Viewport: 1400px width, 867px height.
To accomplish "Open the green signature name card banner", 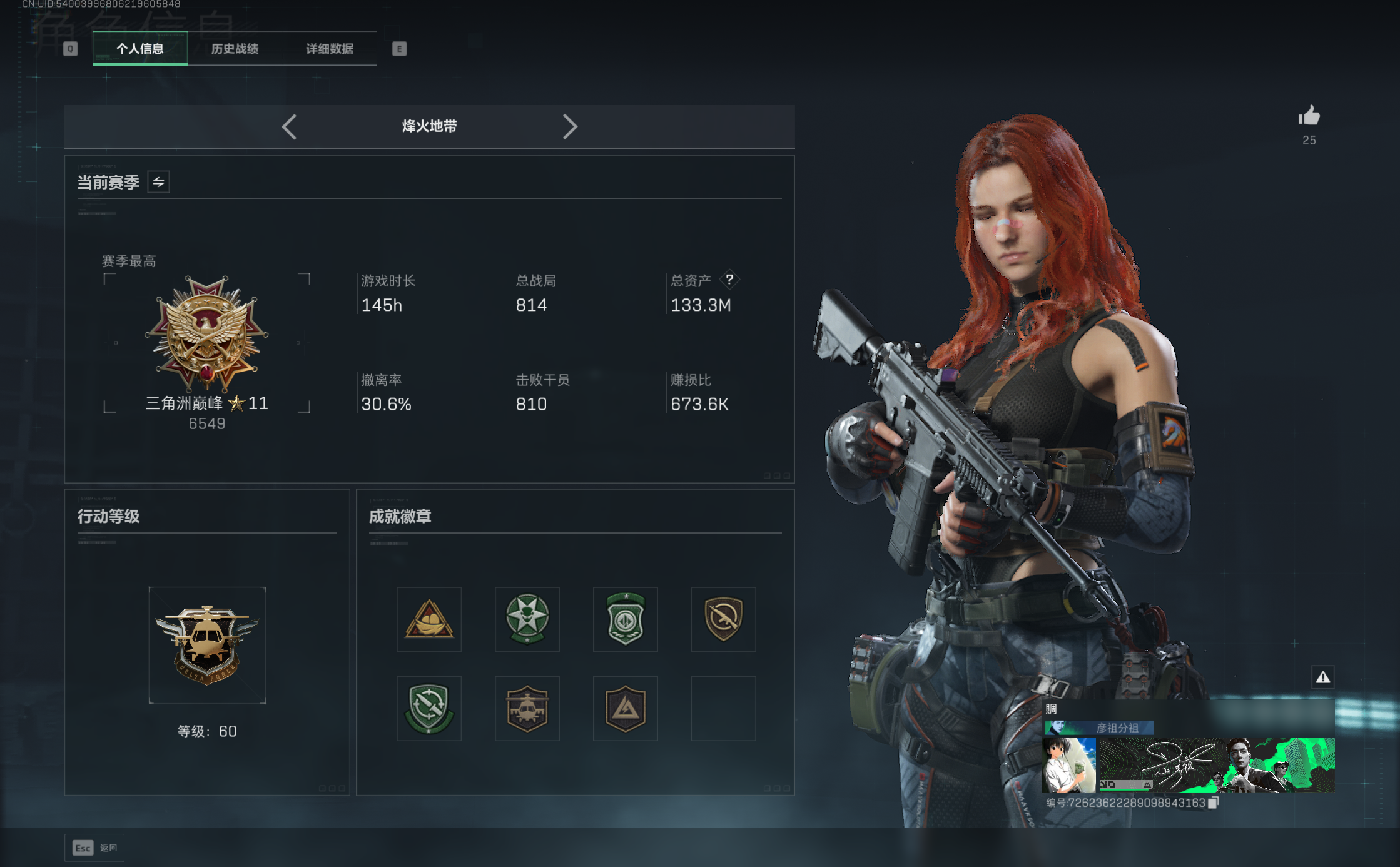I will click(1217, 764).
